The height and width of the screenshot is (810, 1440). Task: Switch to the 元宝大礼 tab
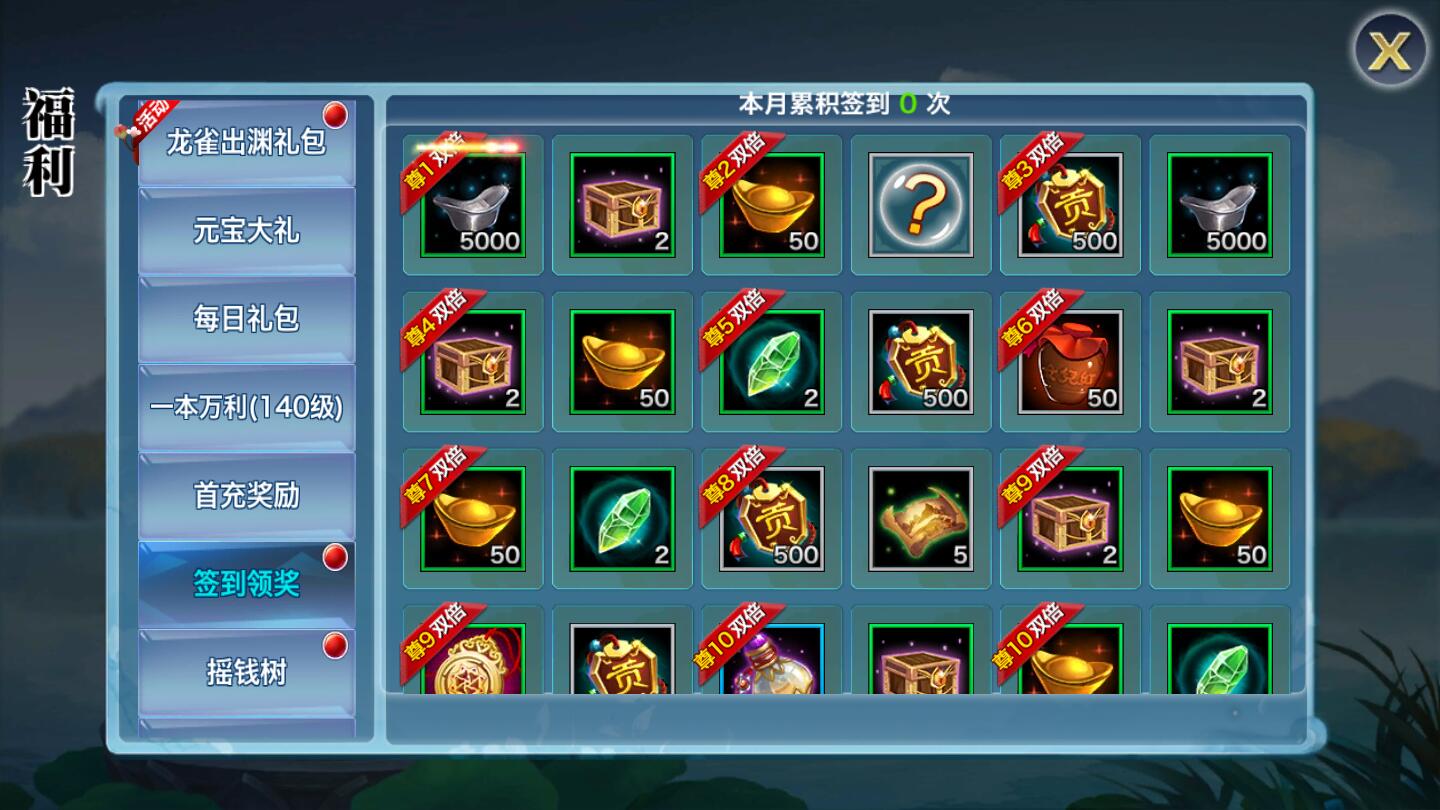[x=246, y=231]
